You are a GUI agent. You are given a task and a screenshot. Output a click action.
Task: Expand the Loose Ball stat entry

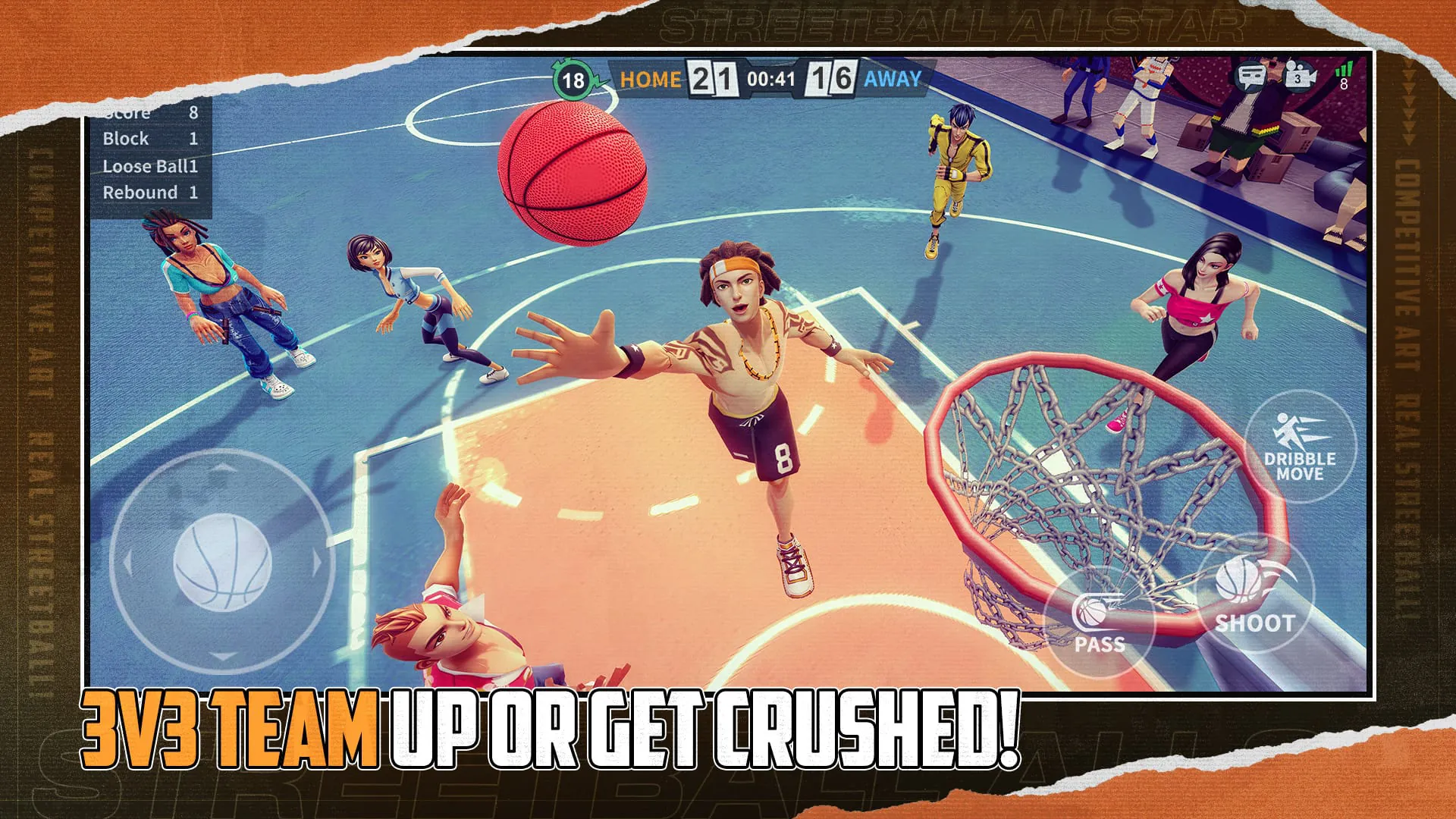152,165
